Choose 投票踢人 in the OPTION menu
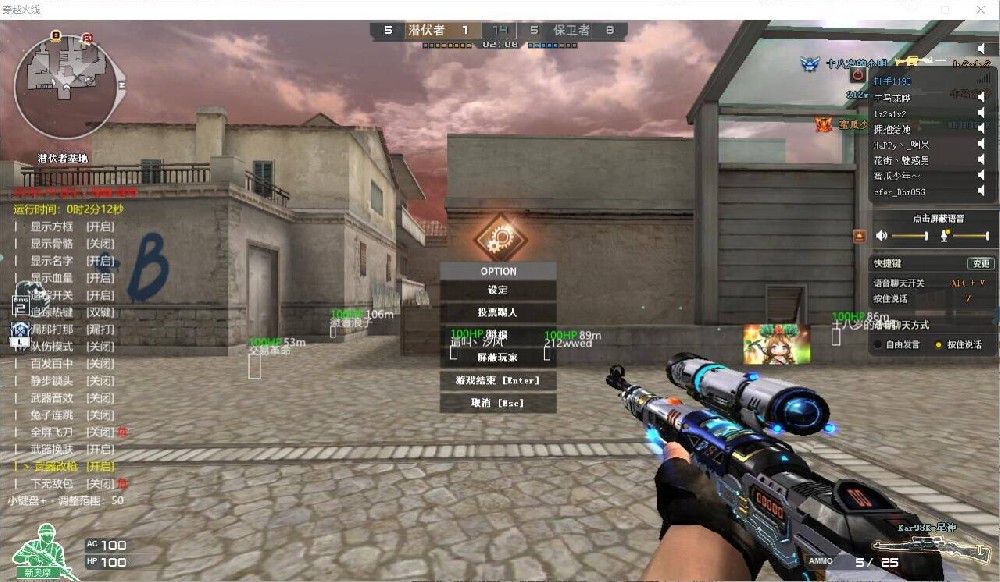Viewport: 1000px width, 582px height. (498, 313)
